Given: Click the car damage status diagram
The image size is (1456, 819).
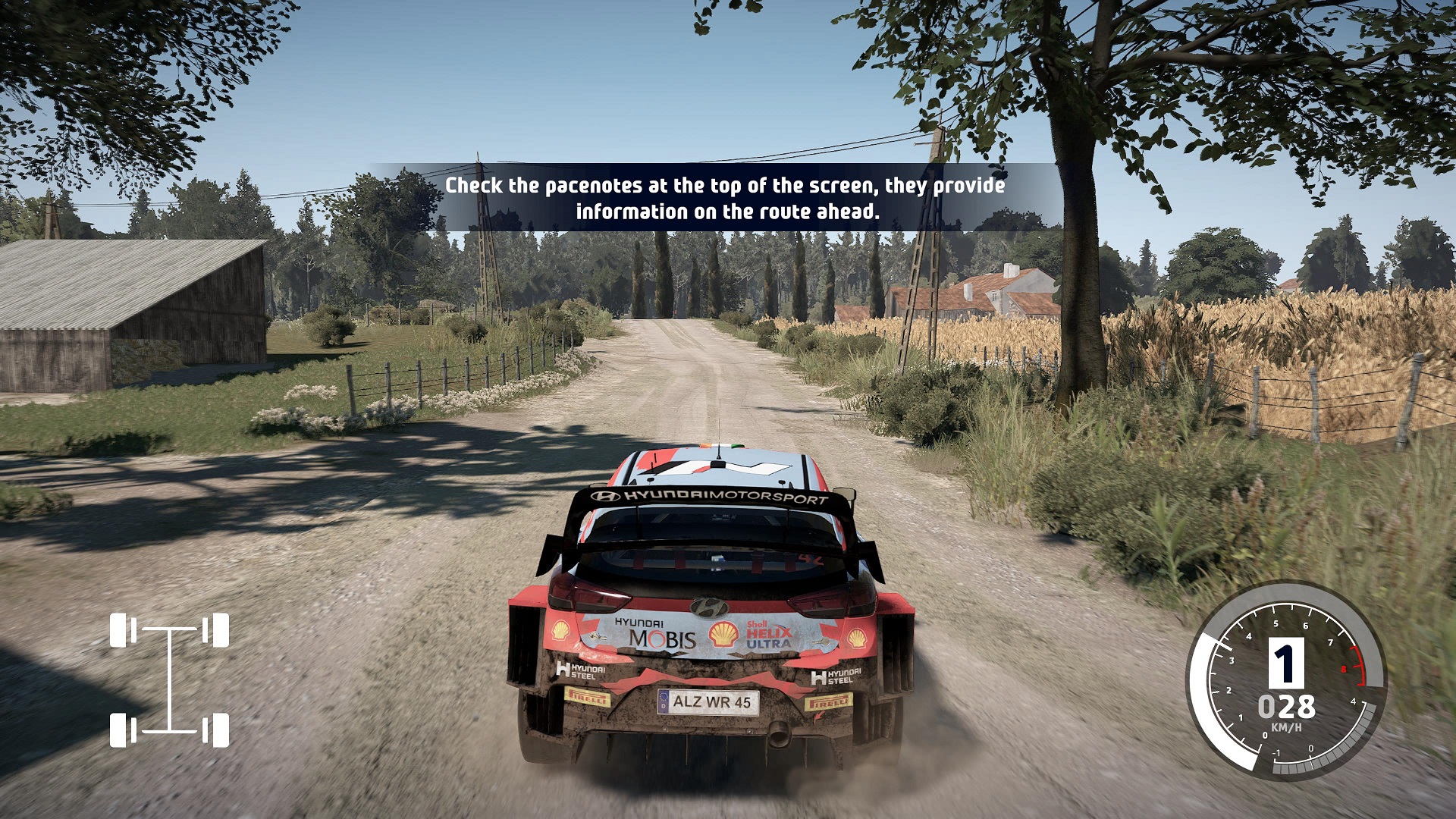Looking at the screenshot, I should [x=169, y=680].
